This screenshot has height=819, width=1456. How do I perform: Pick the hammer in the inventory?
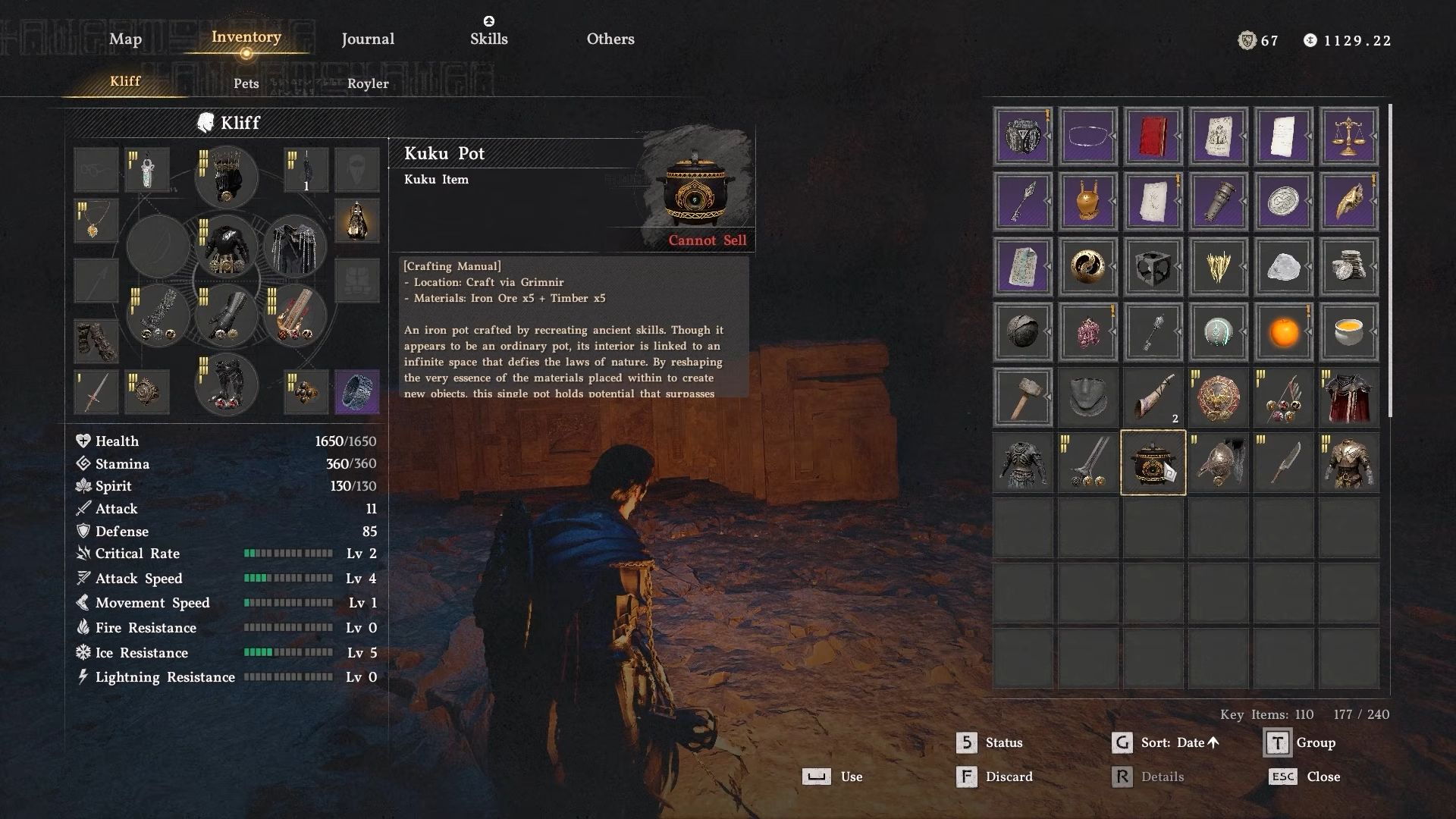tap(1022, 397)
